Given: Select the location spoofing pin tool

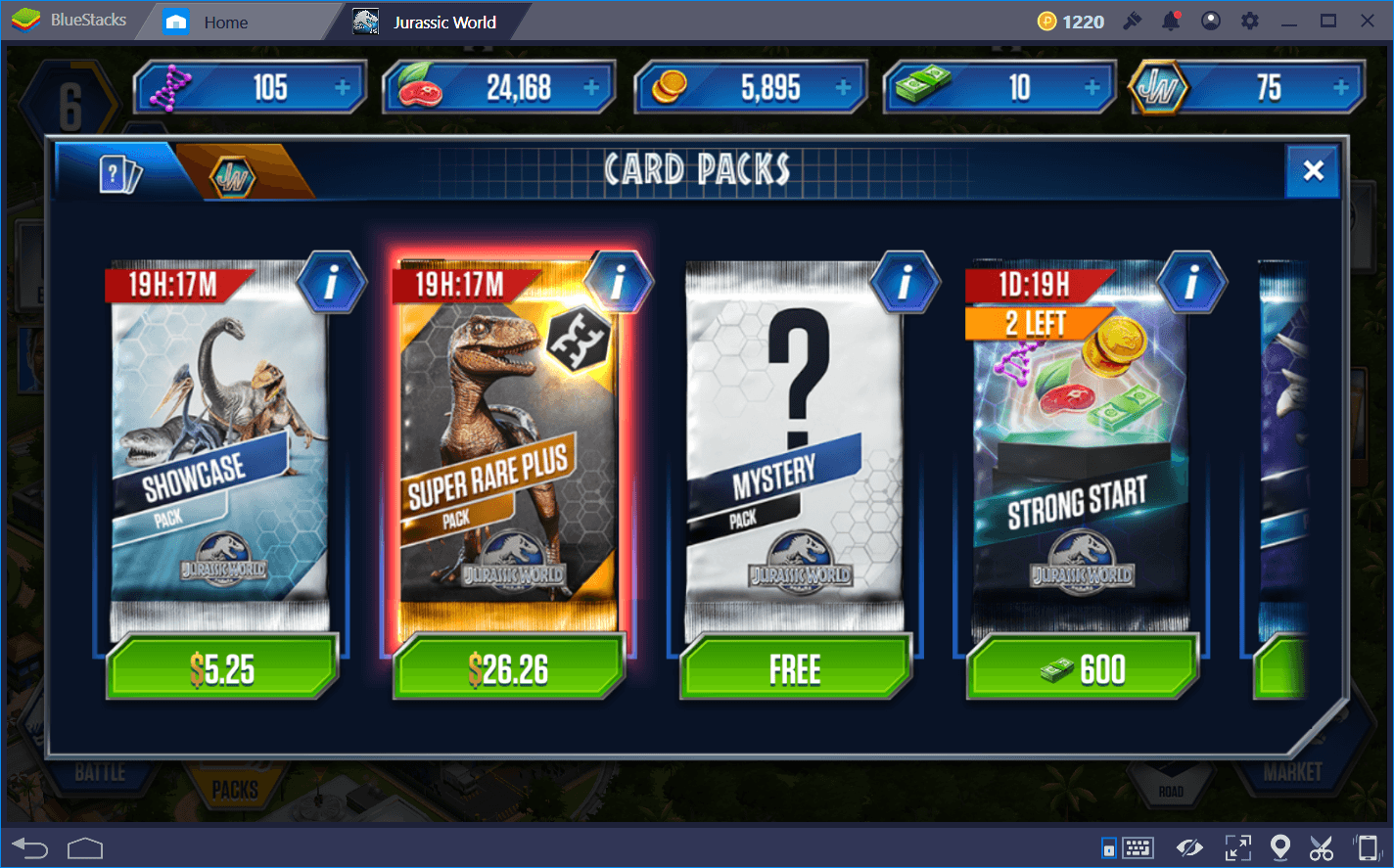Looking at the screenshot, I should coord(1279,847).
